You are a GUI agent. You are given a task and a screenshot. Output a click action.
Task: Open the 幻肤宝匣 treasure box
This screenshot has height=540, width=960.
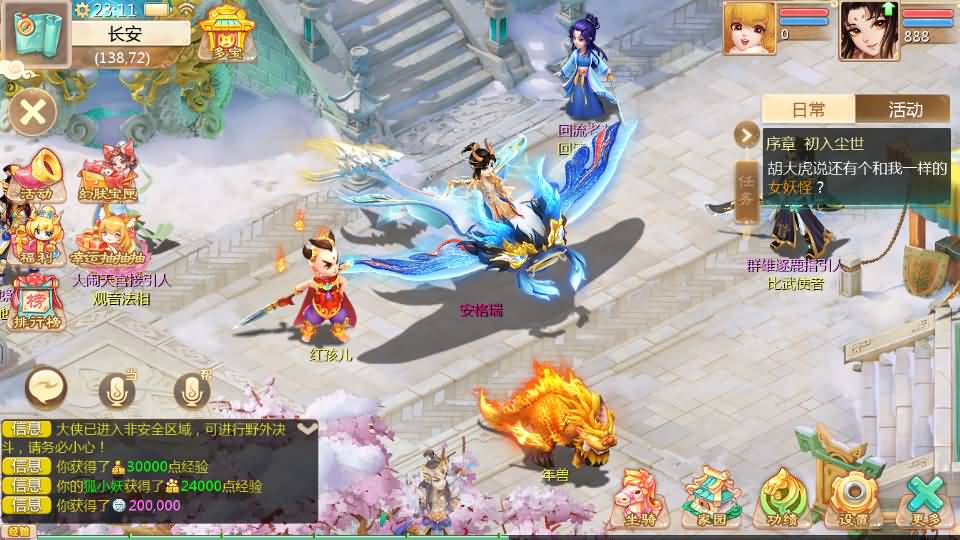click(x=108, y=173)
